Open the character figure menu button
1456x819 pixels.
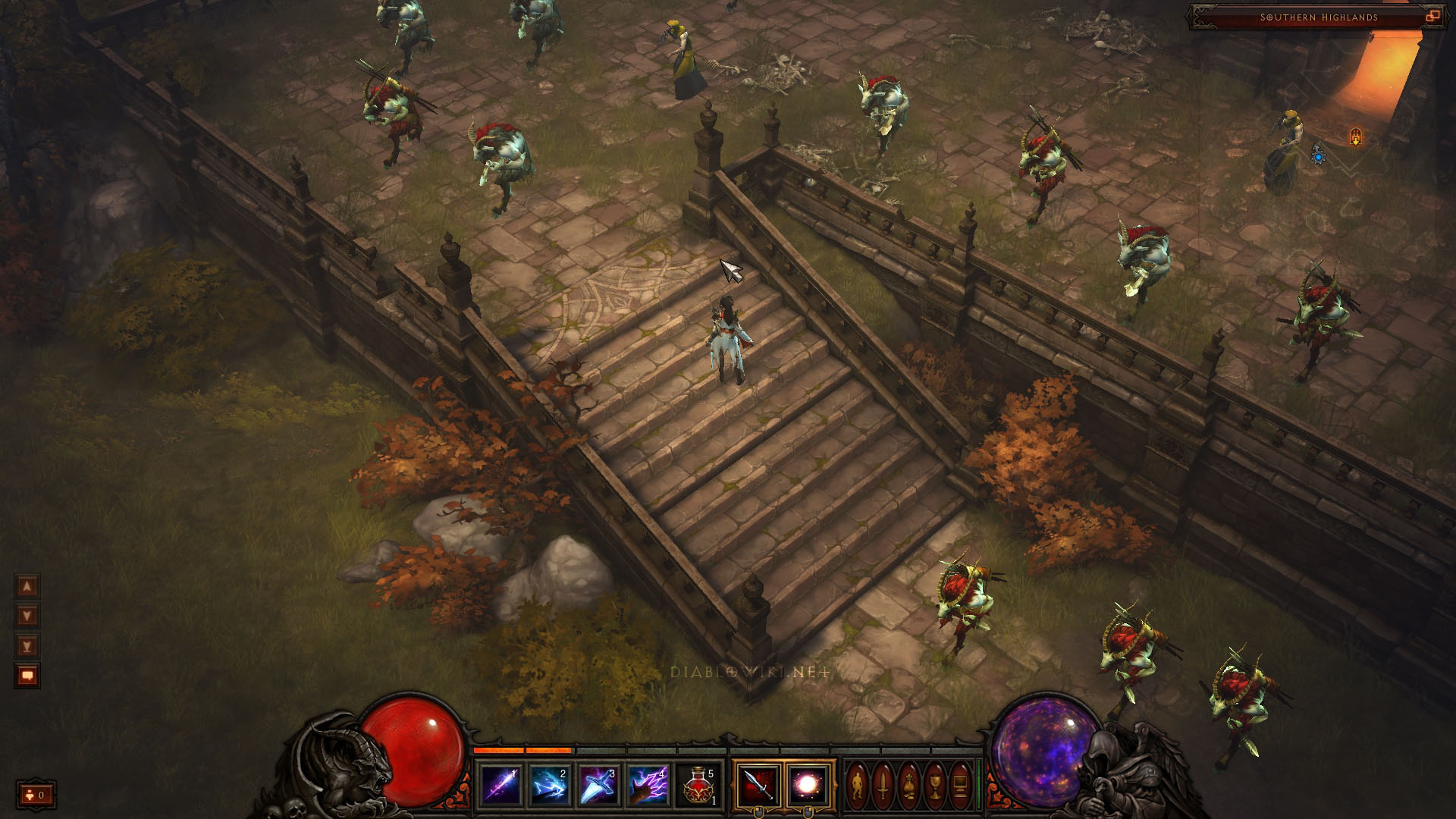[857, 786]
